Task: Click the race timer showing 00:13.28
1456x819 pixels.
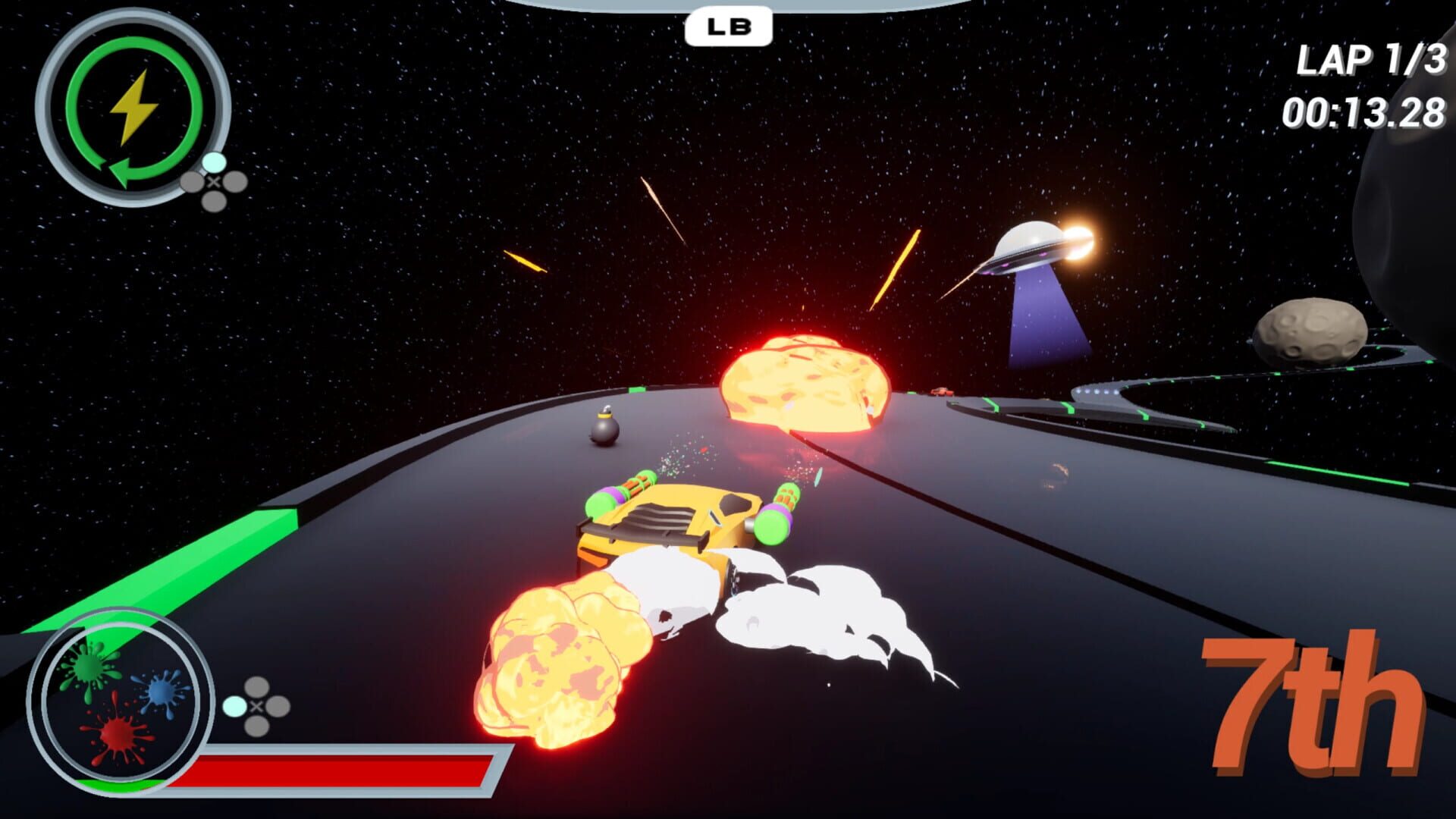Action: [1365, 111]
